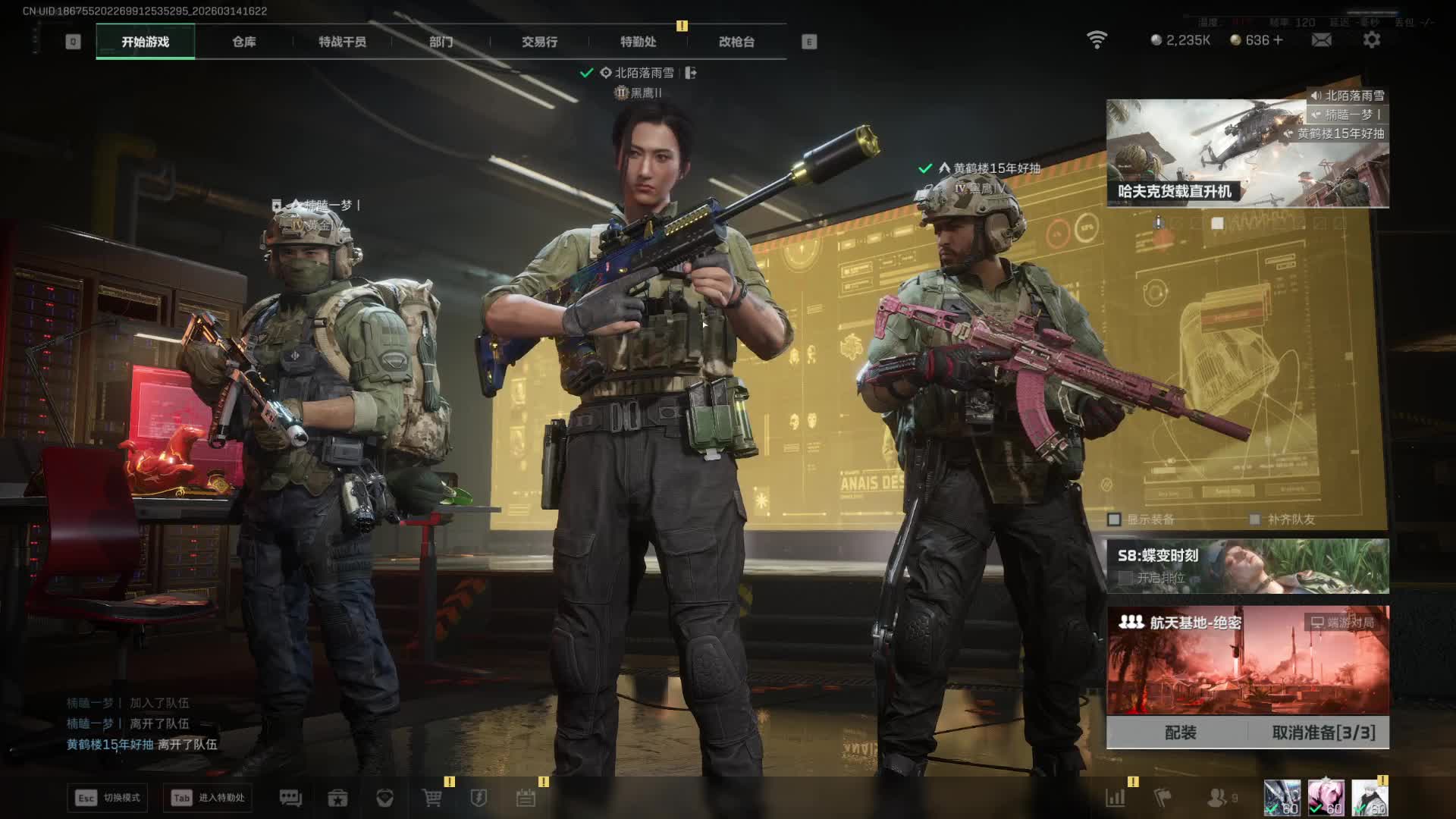Toggle the 补齐队友 checkbox
This screenshot has height=819, width=1456.
1254,519
